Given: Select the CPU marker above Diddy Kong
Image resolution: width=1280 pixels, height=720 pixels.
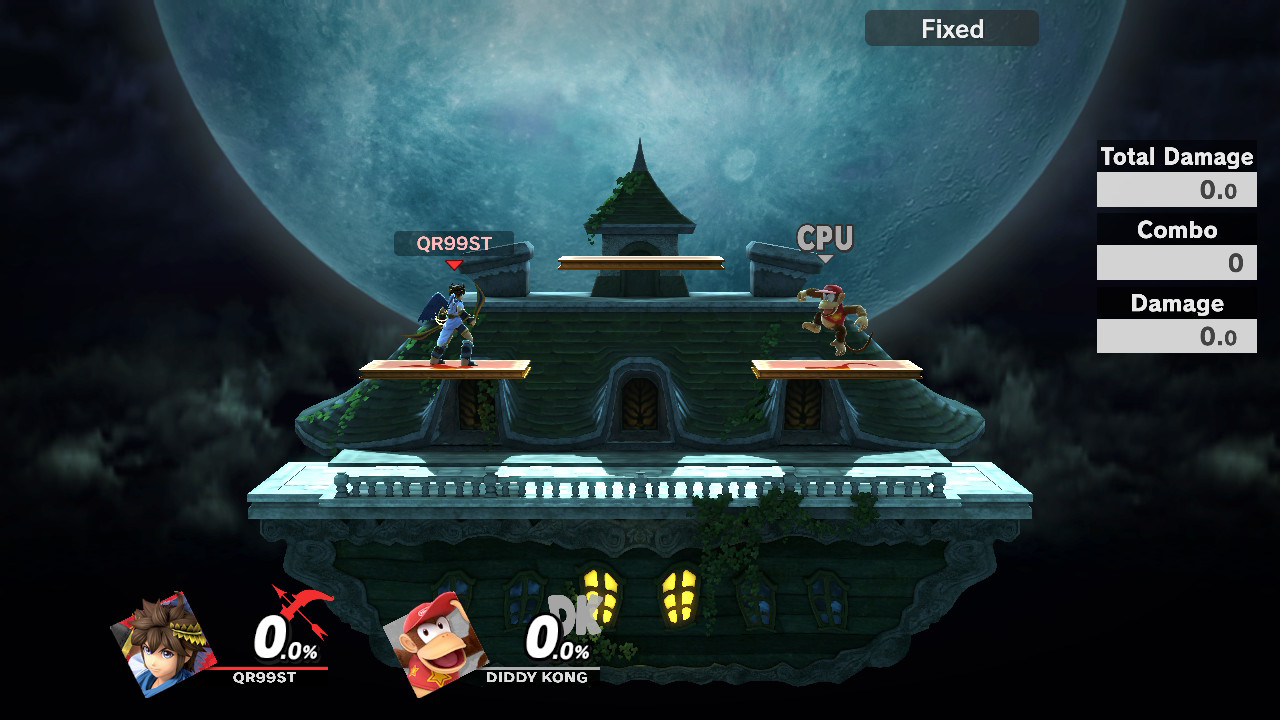Looking at the screenshot, I should (825, 239).
